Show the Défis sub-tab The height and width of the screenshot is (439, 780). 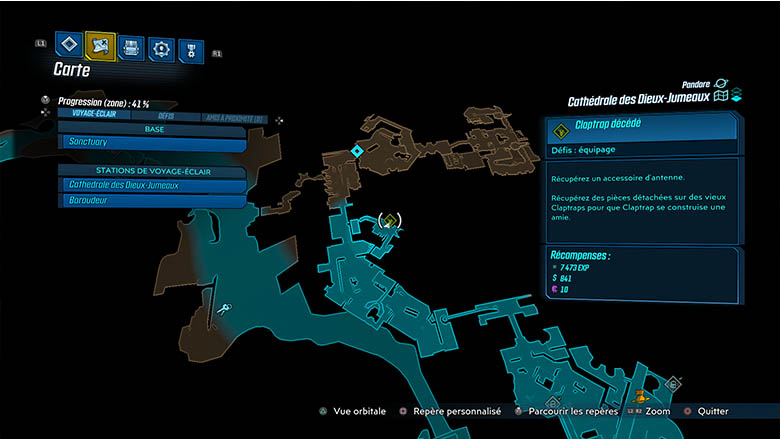click(x=166, y=117)
